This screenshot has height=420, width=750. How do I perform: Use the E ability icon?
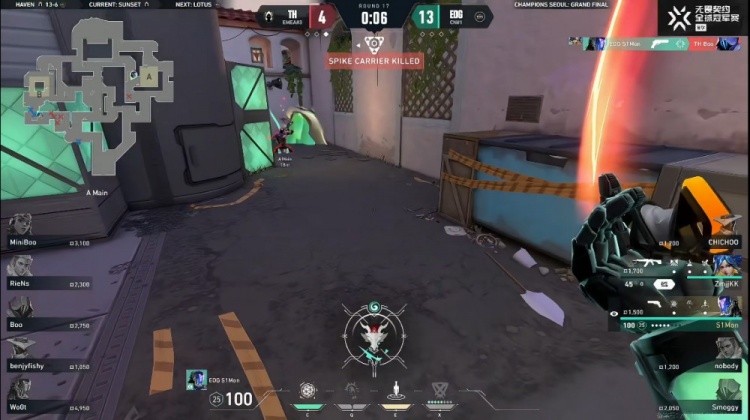pyautogui.click(x=397, y=390)
